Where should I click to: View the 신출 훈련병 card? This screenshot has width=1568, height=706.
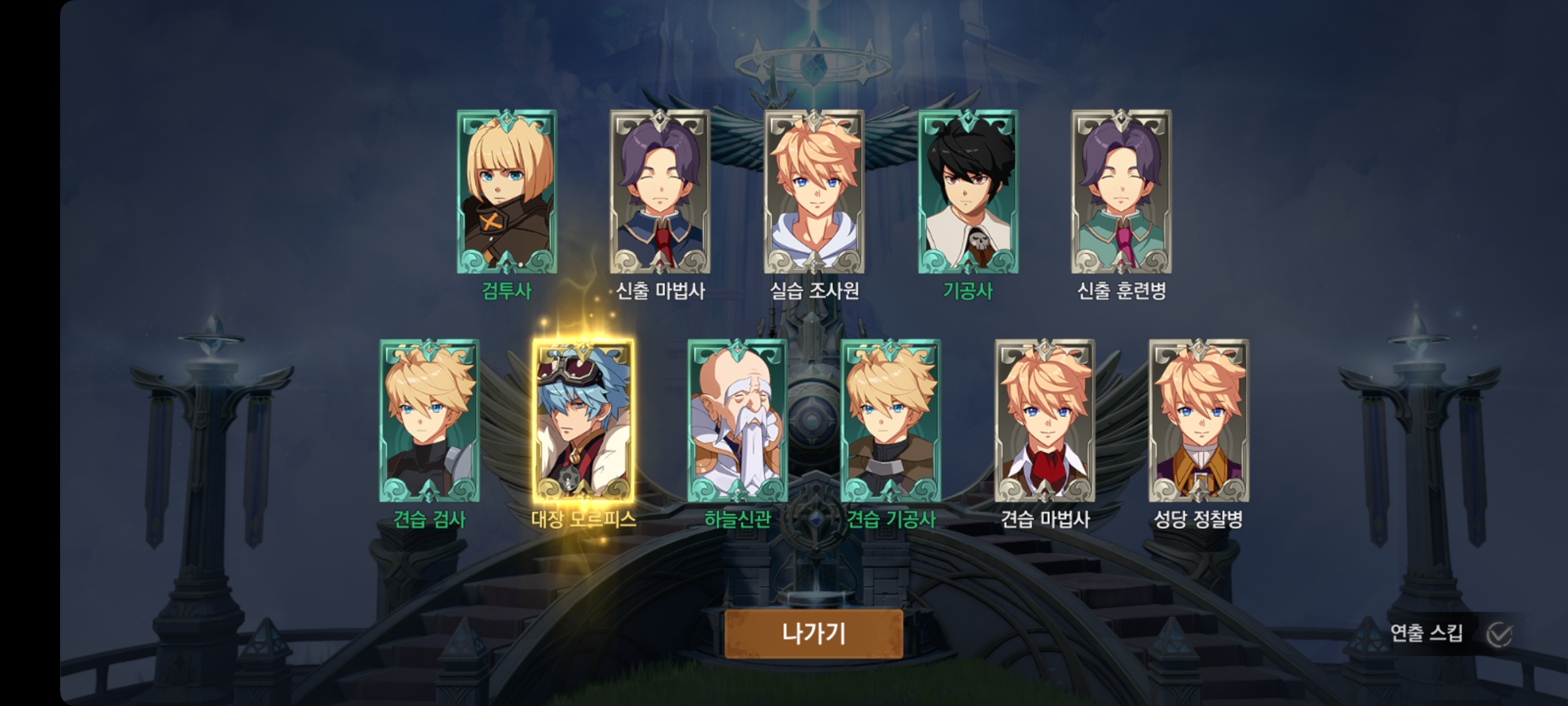(1121, 192)
